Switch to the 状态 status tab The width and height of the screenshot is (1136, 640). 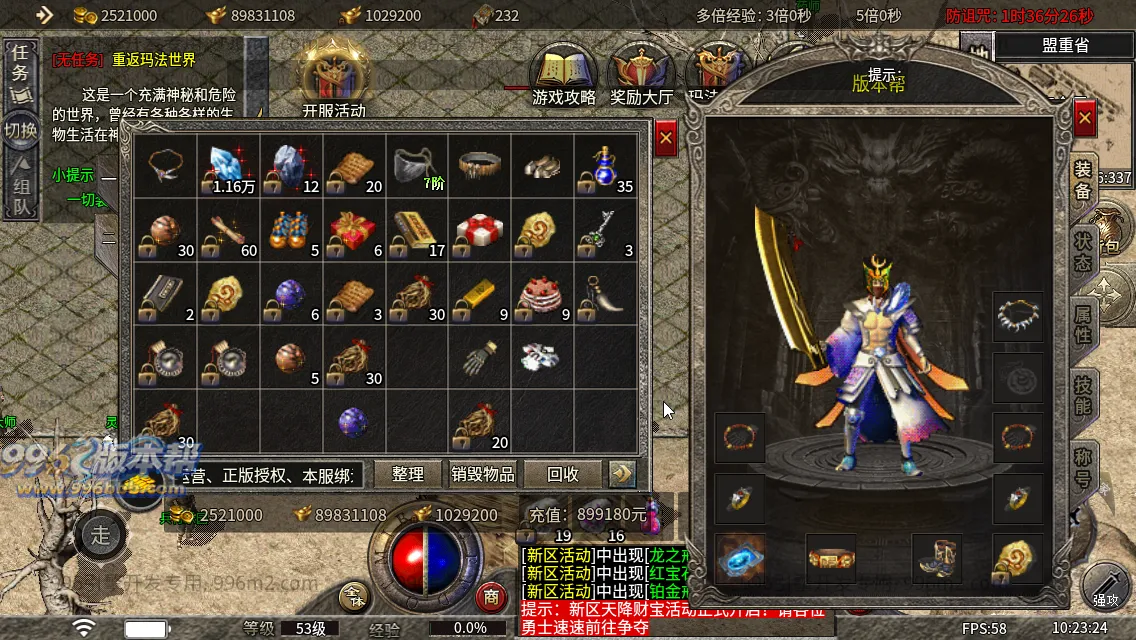pos(1083,250)
